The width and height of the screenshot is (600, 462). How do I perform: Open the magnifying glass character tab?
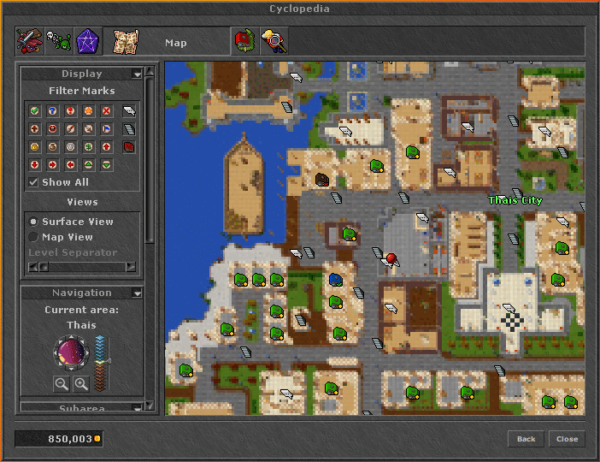click(272, 41)
